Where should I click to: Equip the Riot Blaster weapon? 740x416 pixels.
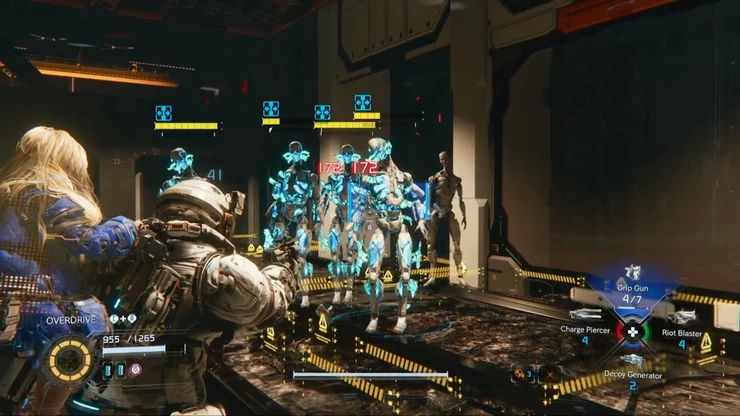681,329
